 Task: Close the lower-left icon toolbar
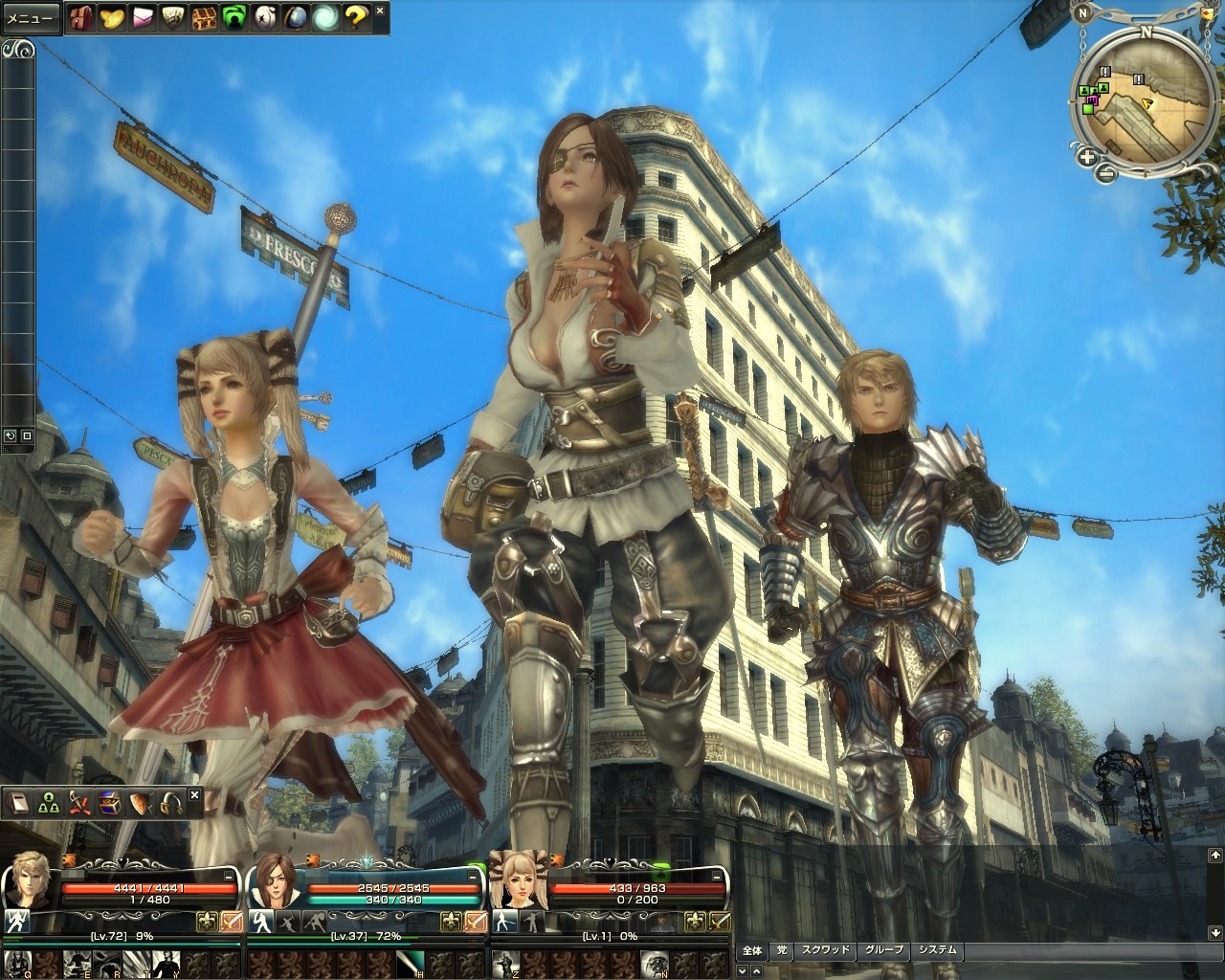click(194, 794)
